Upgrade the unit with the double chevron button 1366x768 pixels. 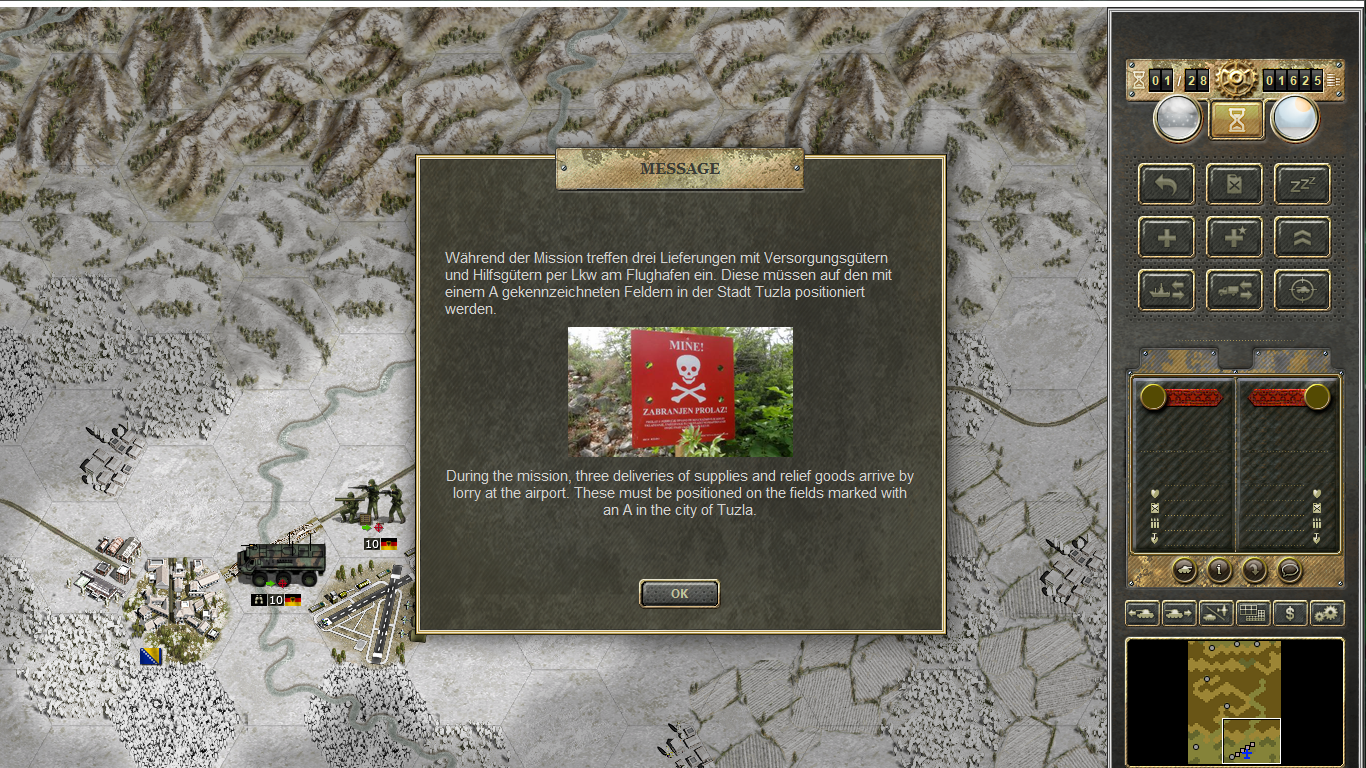coord(1302,238)
